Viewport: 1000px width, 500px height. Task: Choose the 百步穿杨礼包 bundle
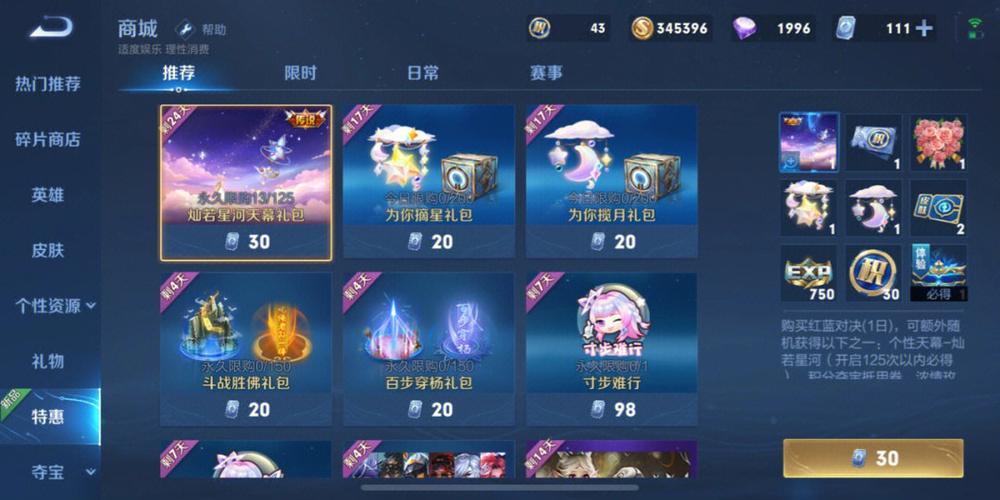(429, 350)
